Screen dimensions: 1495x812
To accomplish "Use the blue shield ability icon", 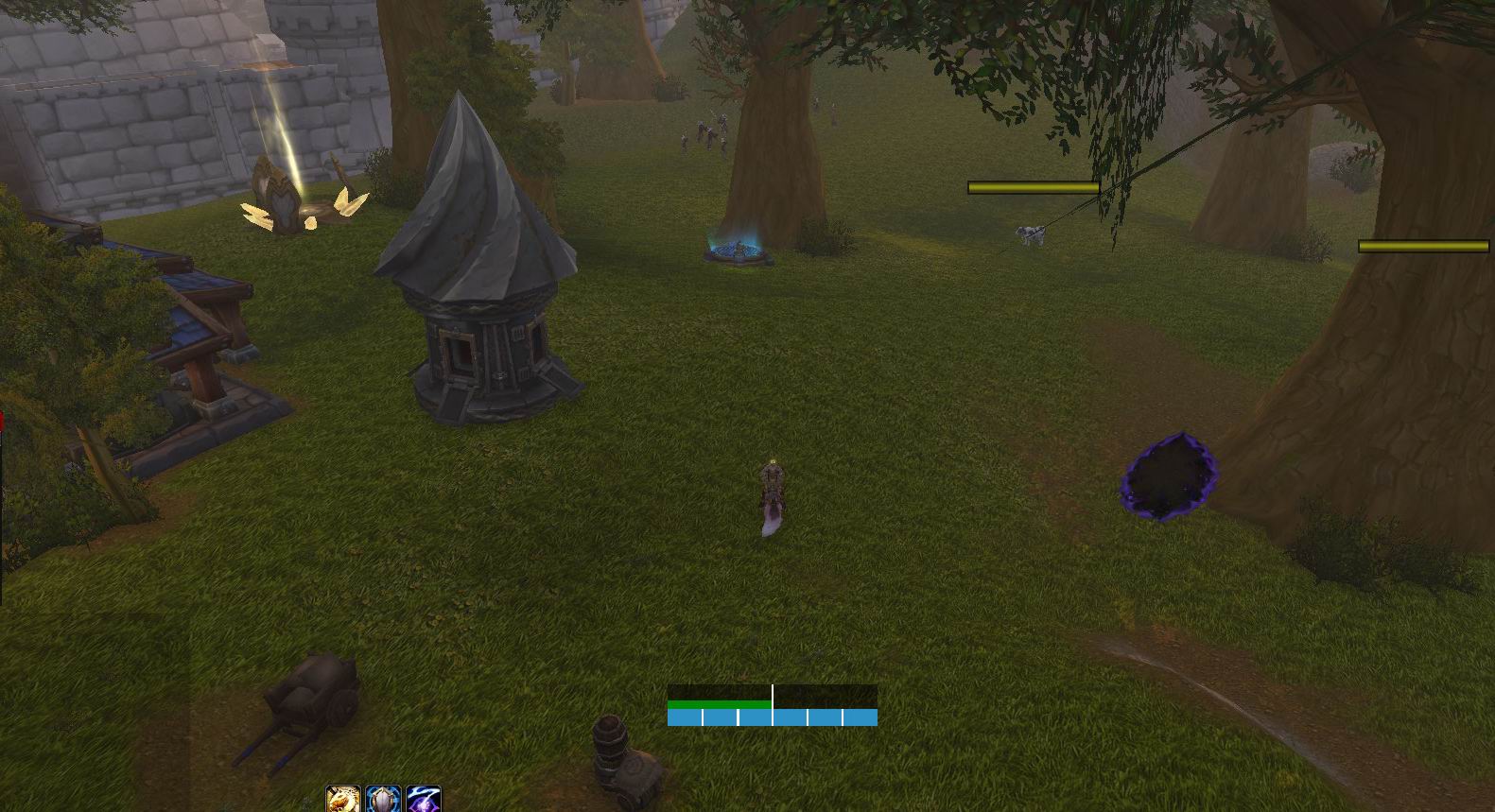I will pos(383,800).
